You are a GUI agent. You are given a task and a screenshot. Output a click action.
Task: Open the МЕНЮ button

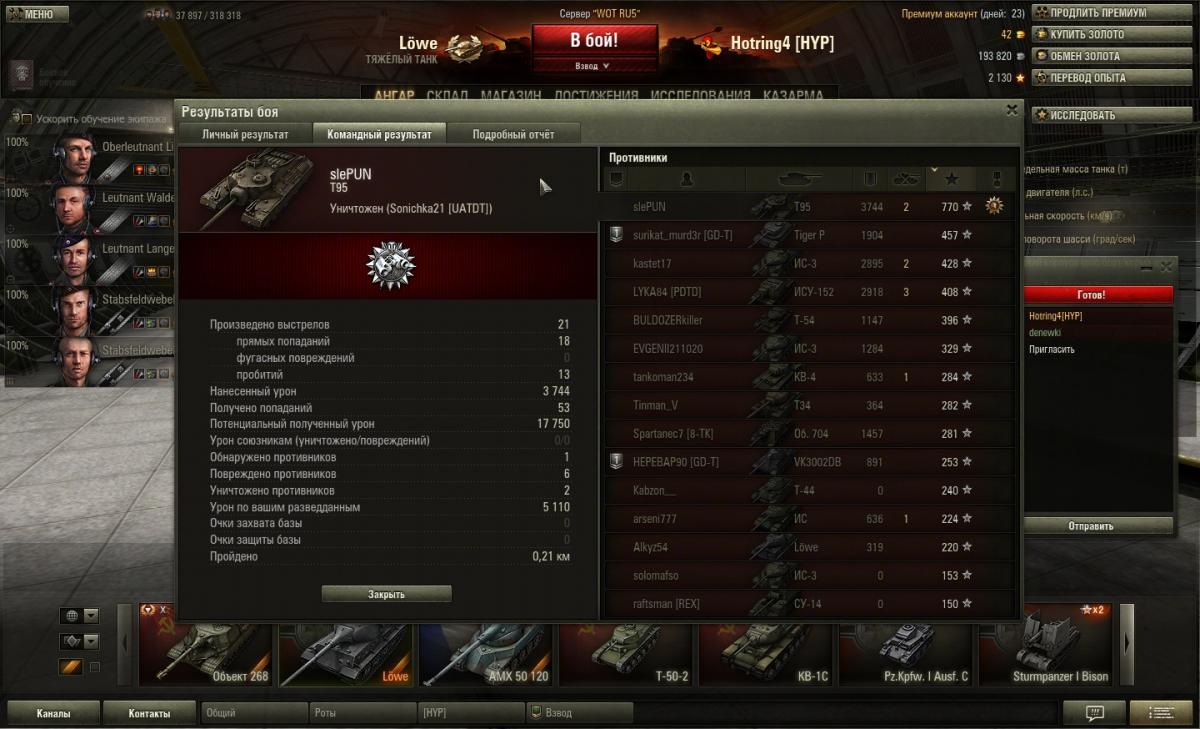tap(36, 14)
